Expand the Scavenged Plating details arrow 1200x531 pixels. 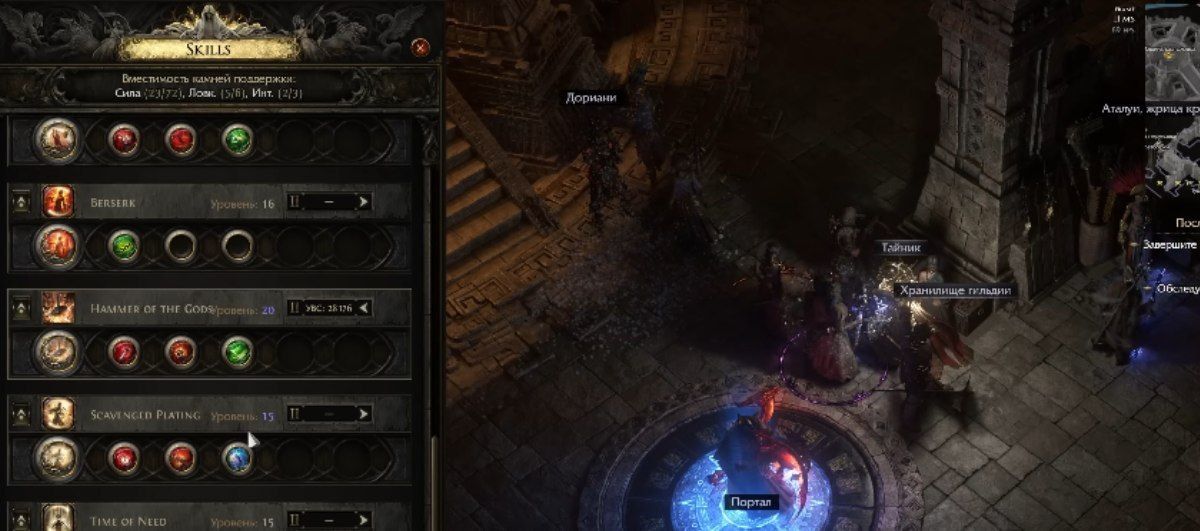pos(363,414)
